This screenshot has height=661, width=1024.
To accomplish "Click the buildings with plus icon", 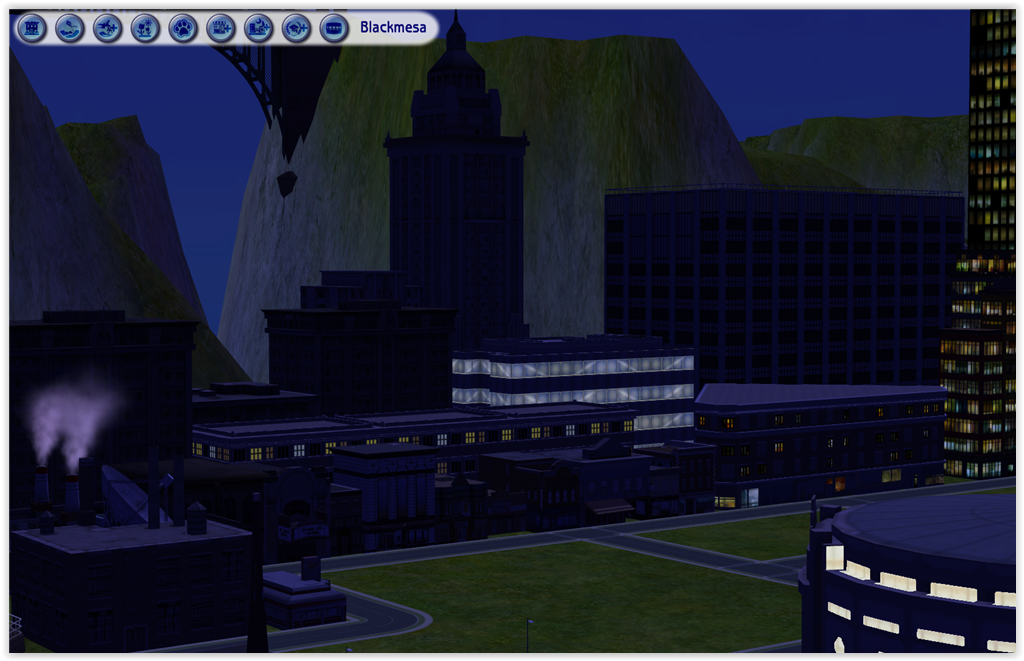I will pos(221,28).
